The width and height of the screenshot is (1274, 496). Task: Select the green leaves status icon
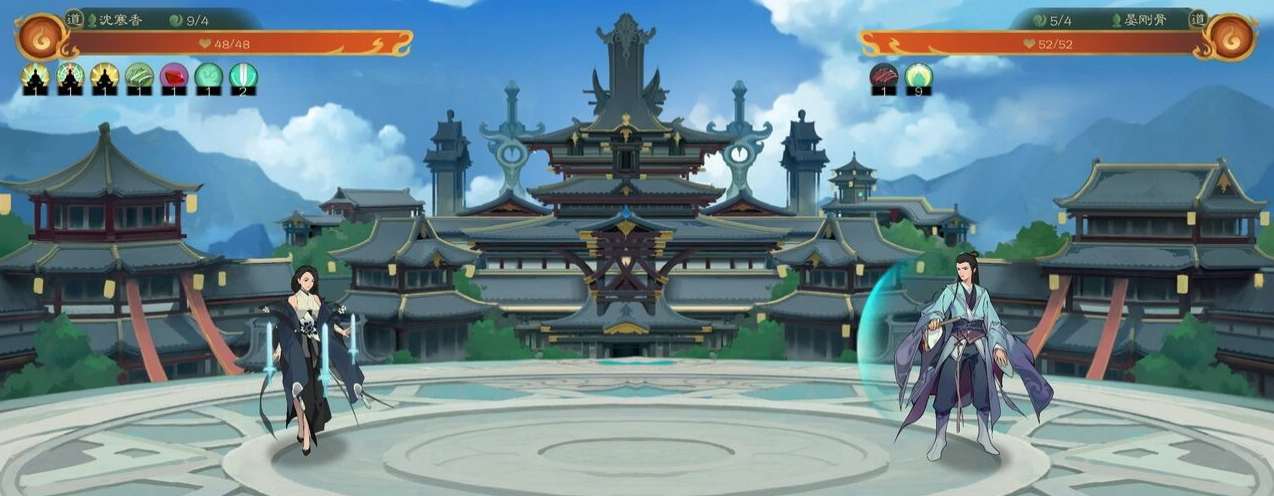140,77
